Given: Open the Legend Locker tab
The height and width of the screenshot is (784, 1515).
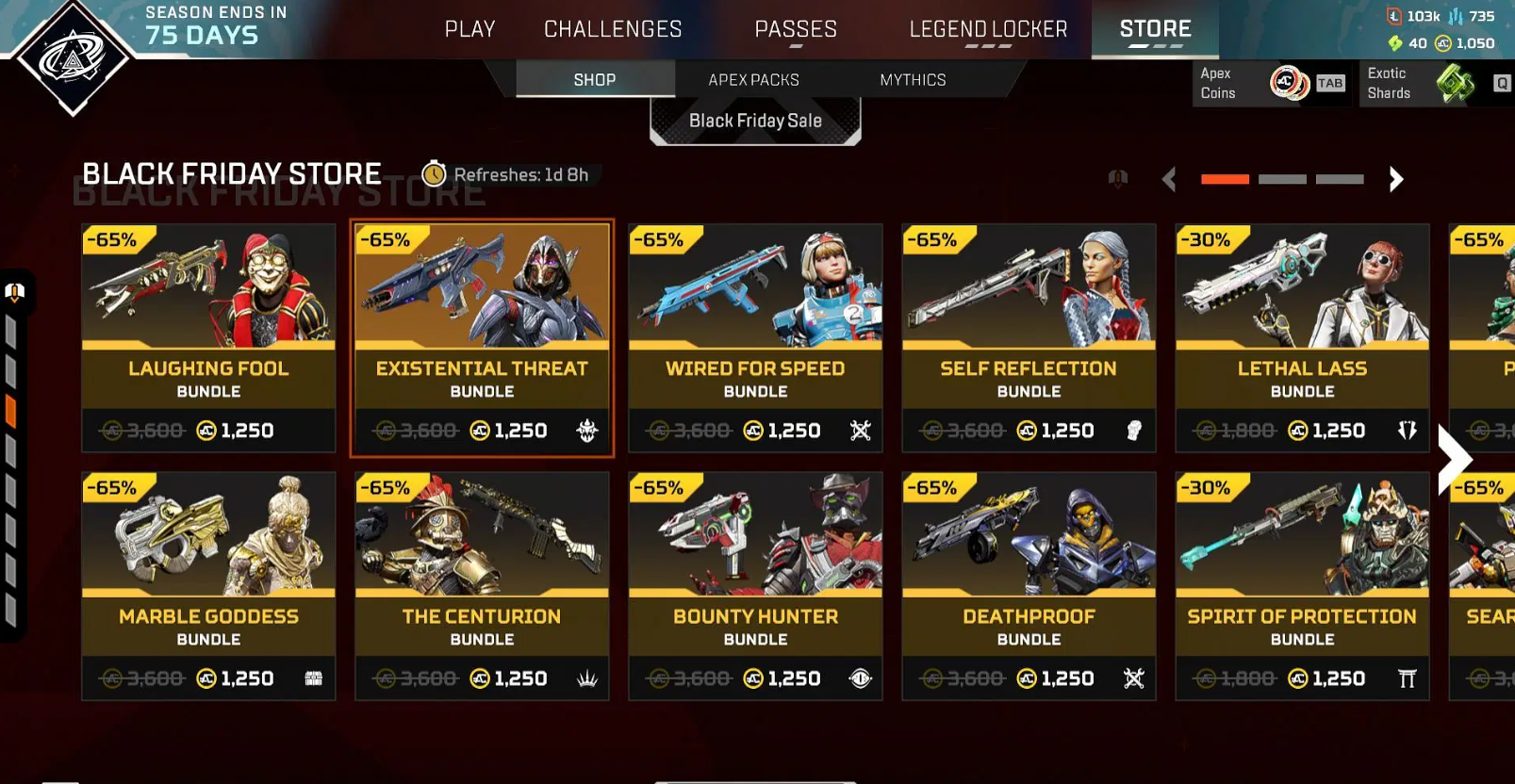Looking at the screenshot, I should [x=988, y=29].
